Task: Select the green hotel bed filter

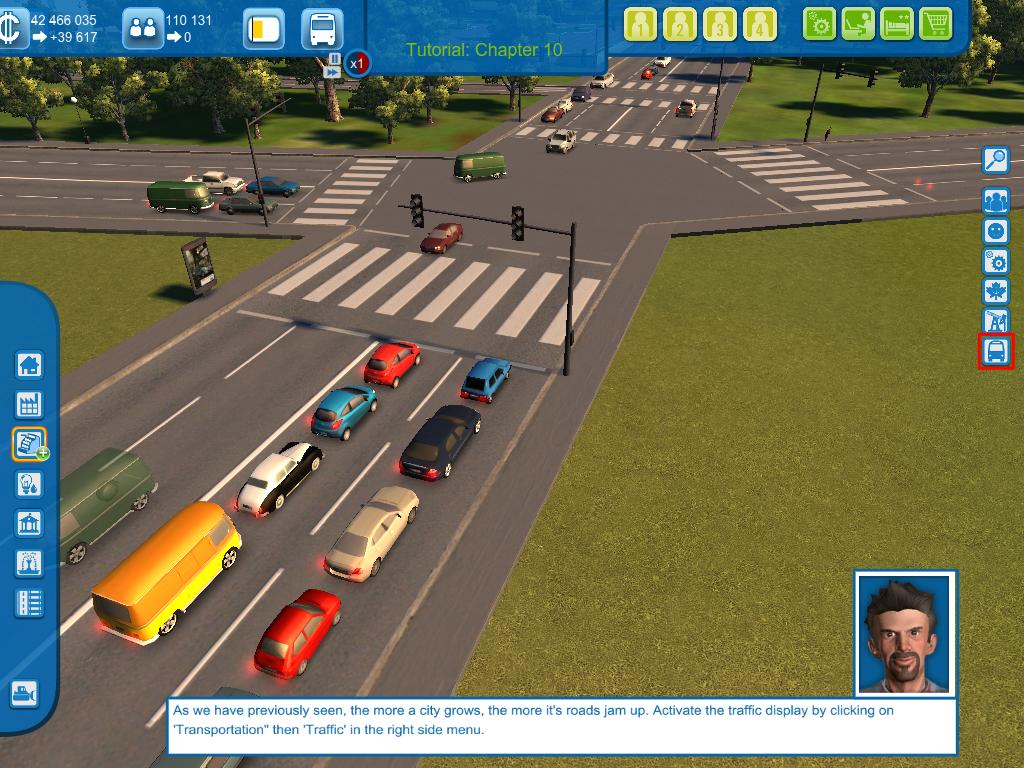Action: click(x=896, y=23)
